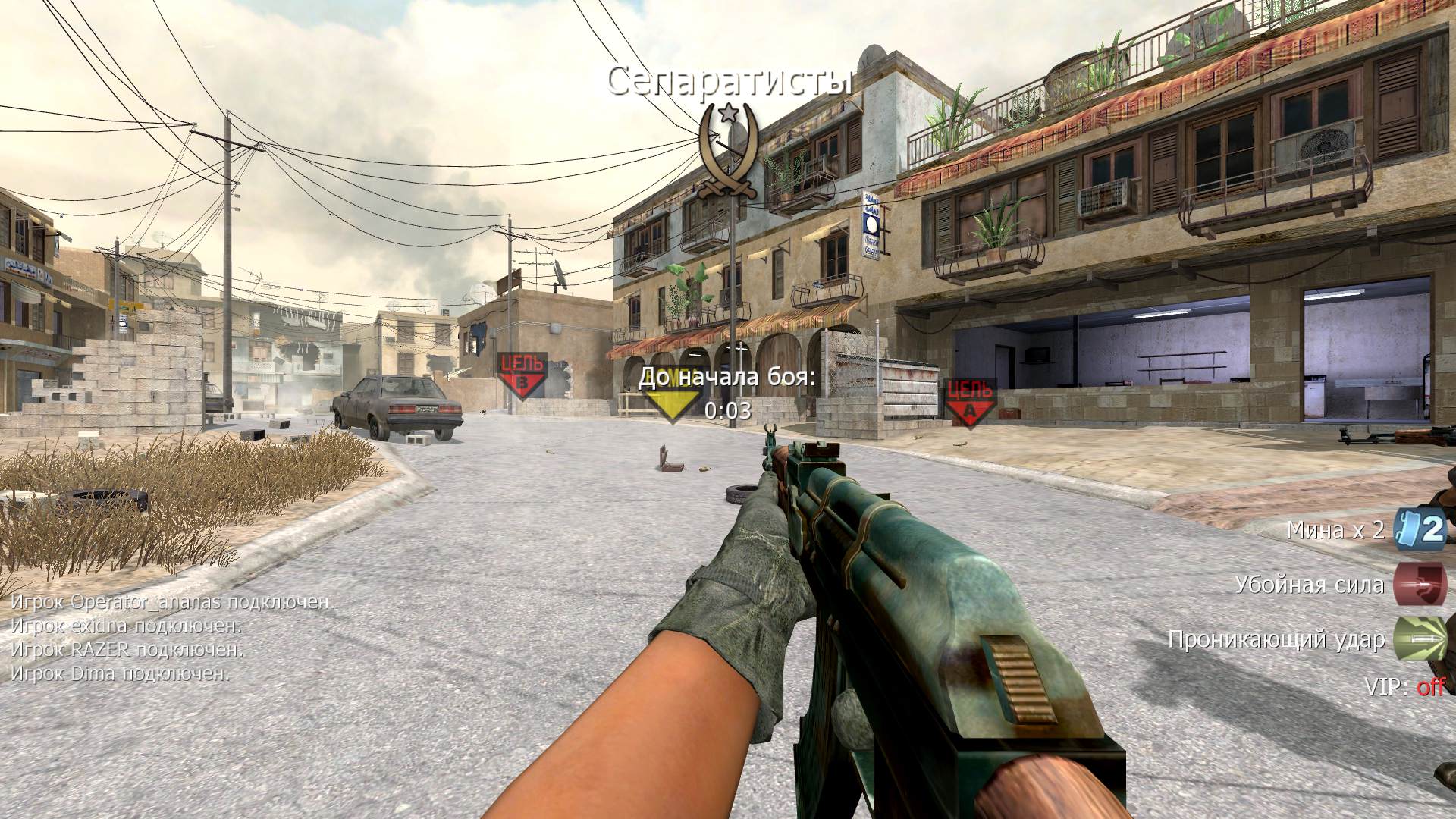Select the red objective B marker

tap(522, 375)
